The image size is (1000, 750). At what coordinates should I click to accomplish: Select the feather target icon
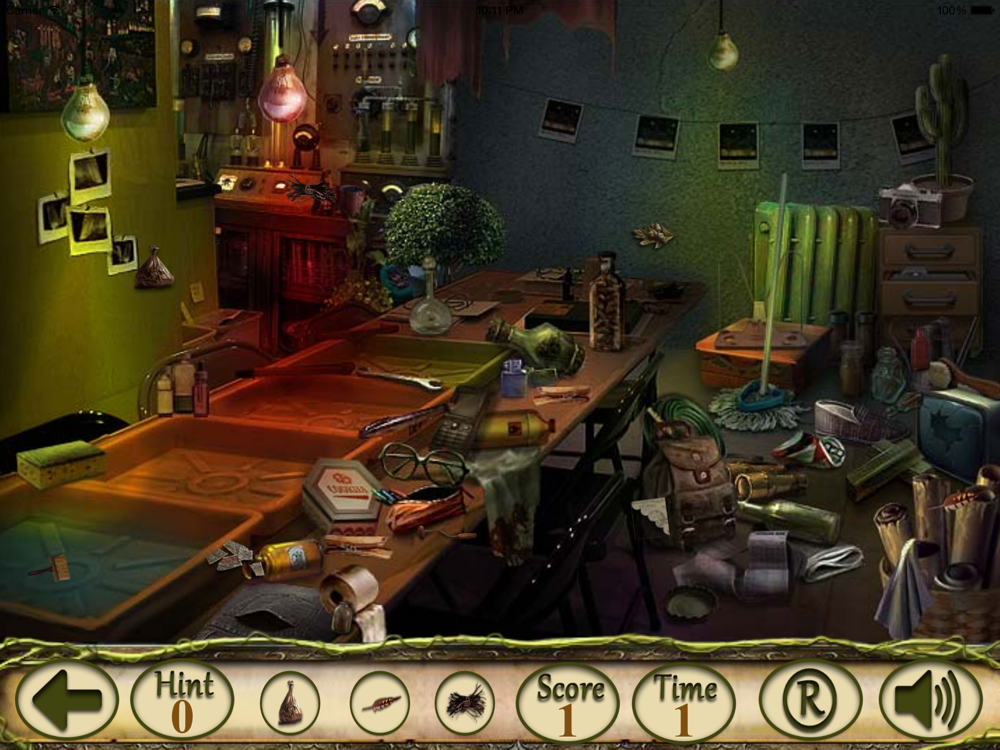380,702
